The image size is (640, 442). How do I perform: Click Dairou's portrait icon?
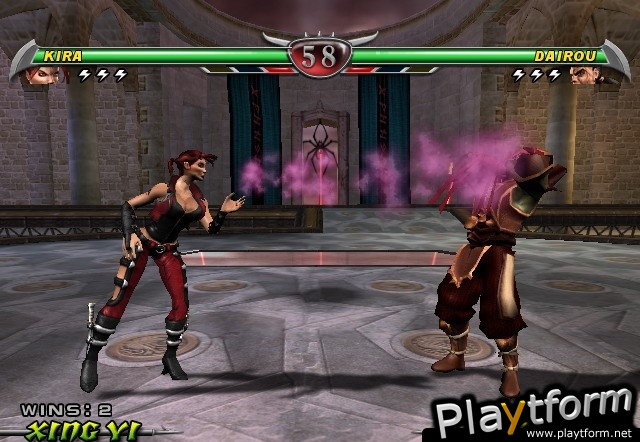585,74
